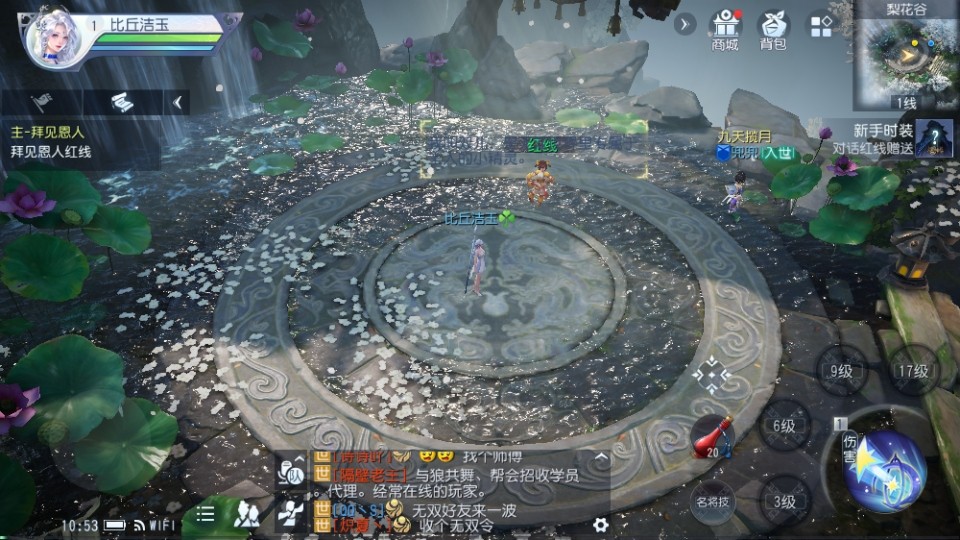The height and width of the screenshot is (540, 960).
Task: Expand the chat box with the up arrow
Action: (x=601, y=457)
